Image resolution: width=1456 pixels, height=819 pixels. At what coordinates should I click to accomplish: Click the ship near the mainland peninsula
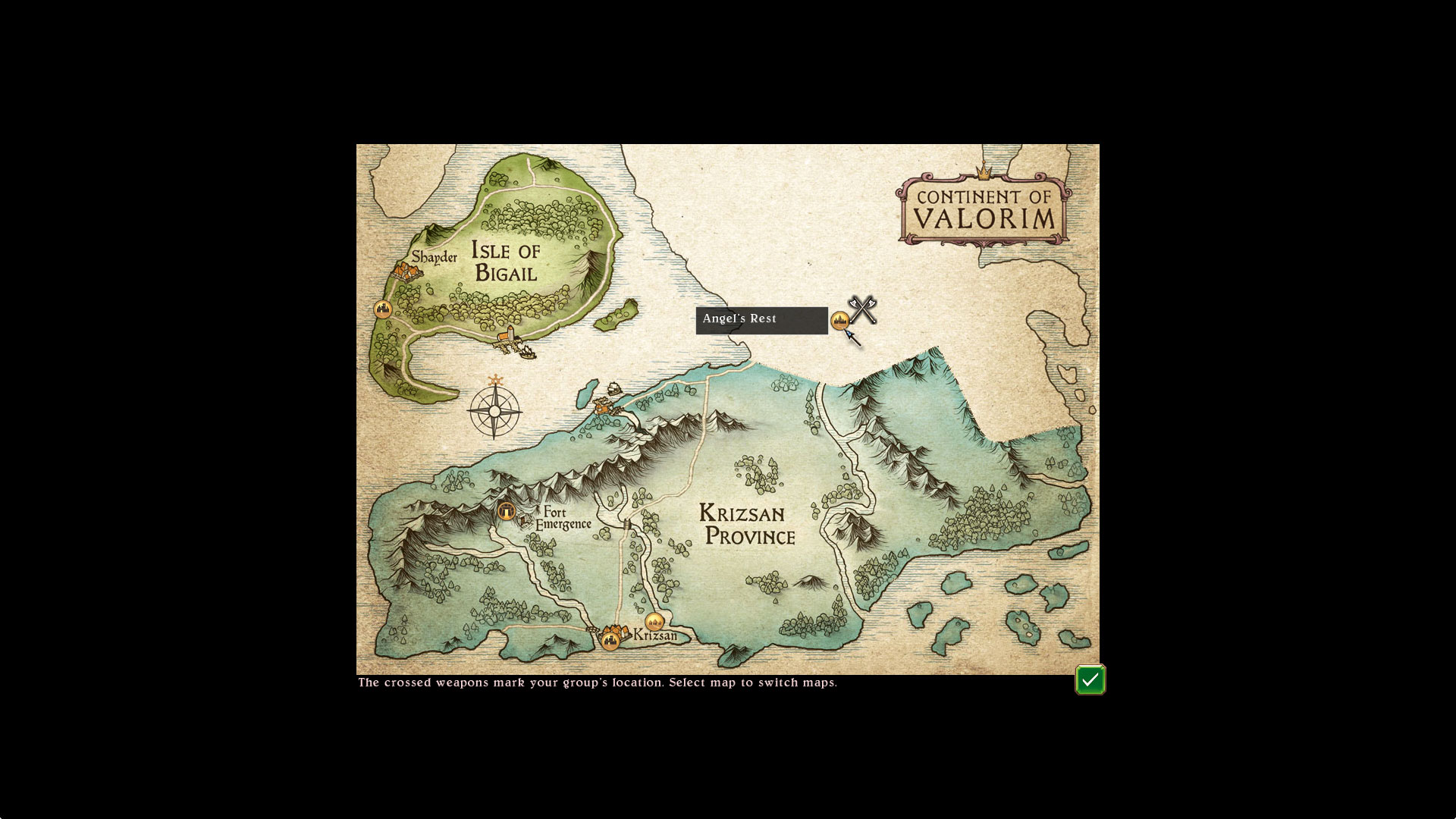pos(614,388)
